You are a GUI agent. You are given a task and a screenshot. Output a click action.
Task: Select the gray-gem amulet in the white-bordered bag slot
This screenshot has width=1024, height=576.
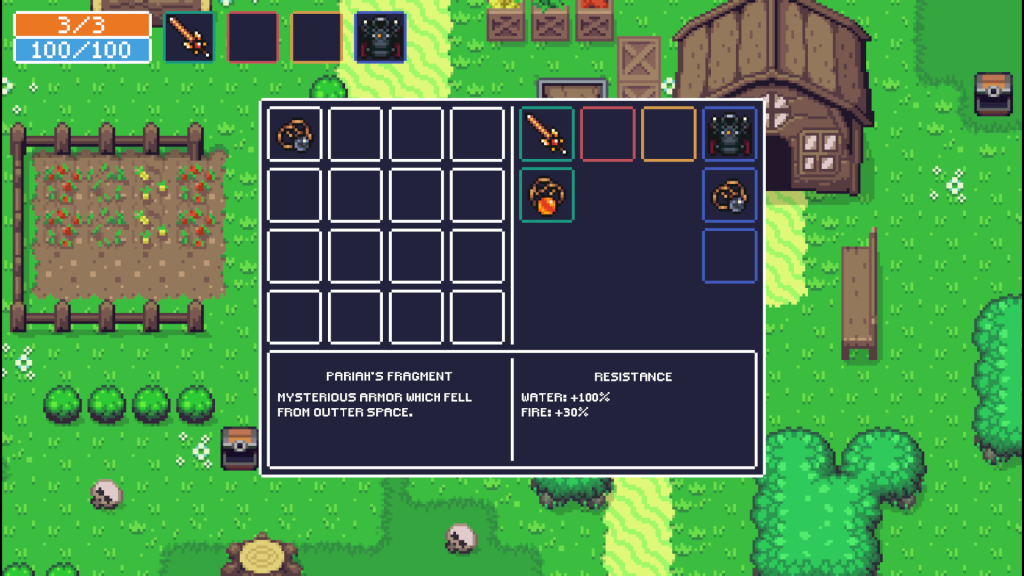[x=295, y=134]
